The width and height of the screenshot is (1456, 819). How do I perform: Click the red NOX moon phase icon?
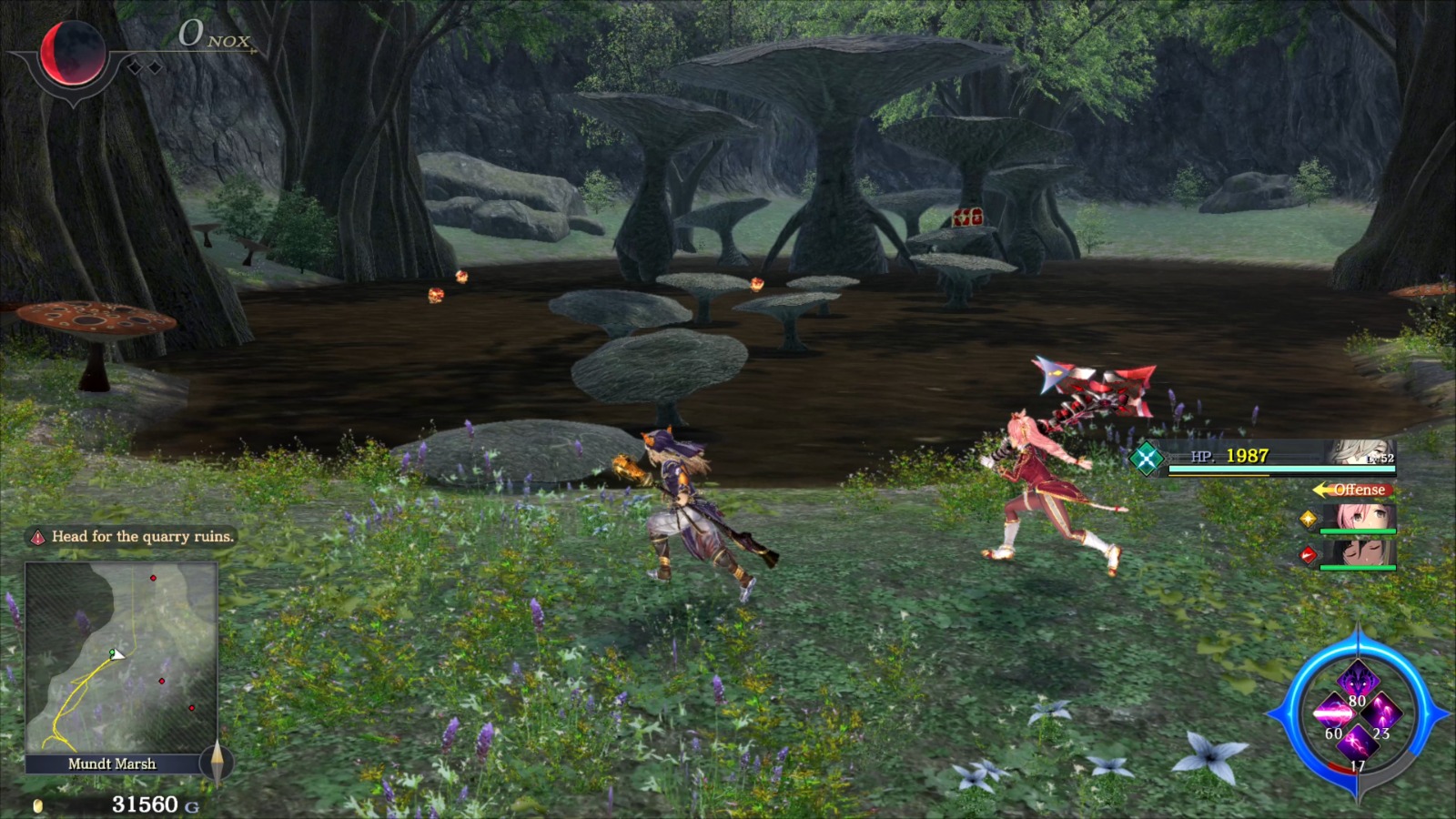pos(71,50)
